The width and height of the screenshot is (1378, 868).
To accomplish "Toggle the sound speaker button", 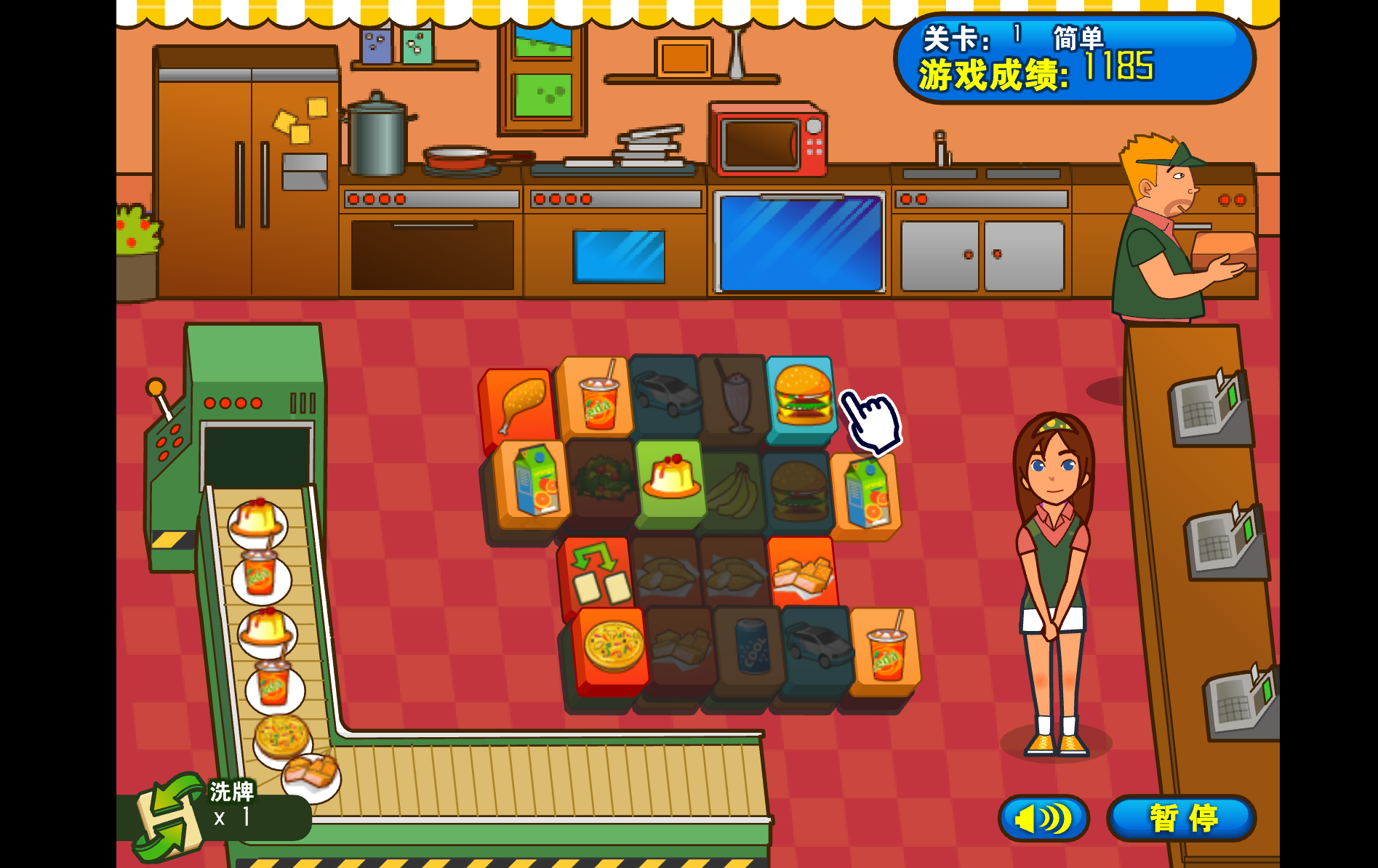I will [1043, 818].
